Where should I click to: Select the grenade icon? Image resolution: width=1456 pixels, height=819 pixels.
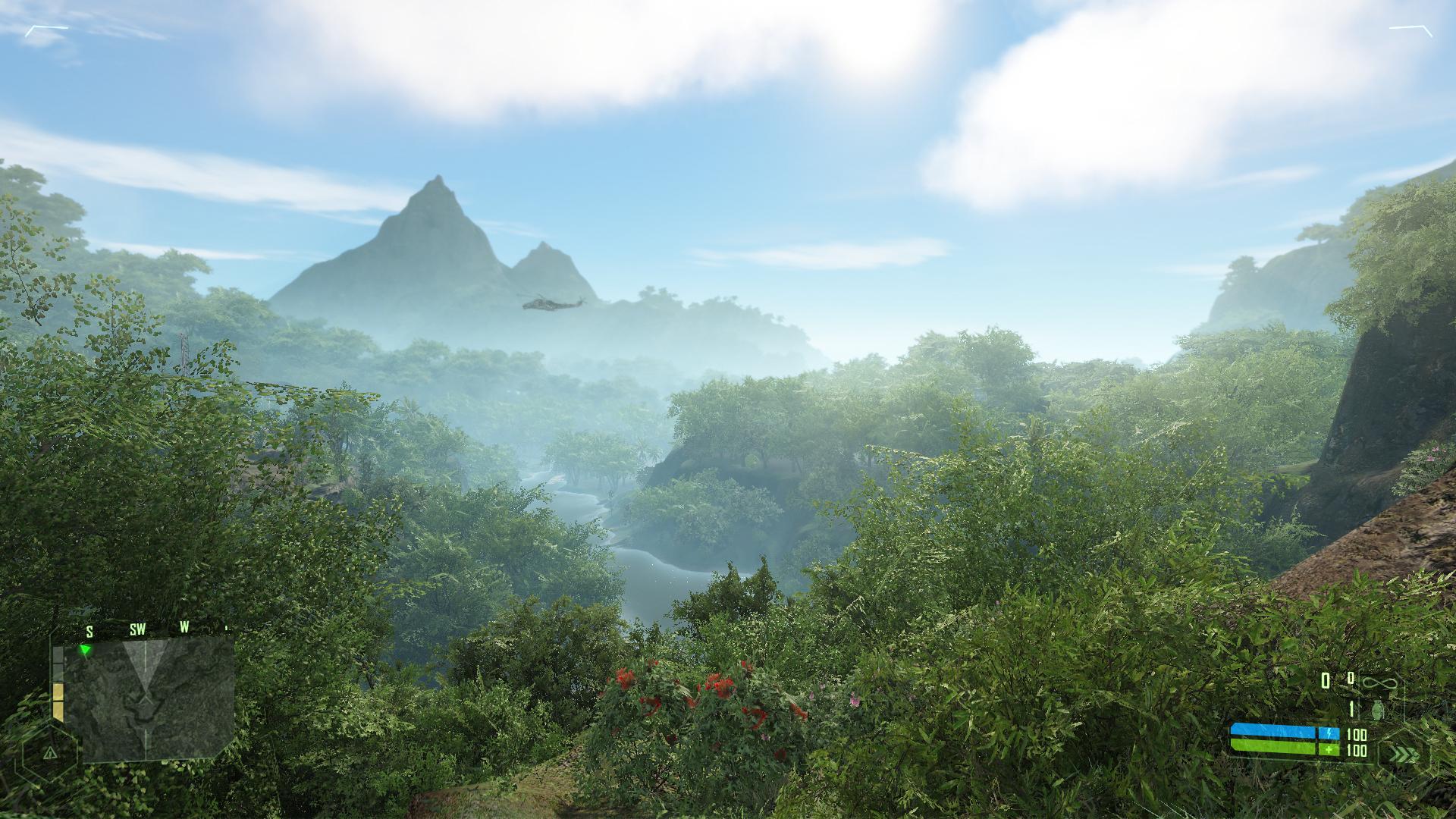1379,710
